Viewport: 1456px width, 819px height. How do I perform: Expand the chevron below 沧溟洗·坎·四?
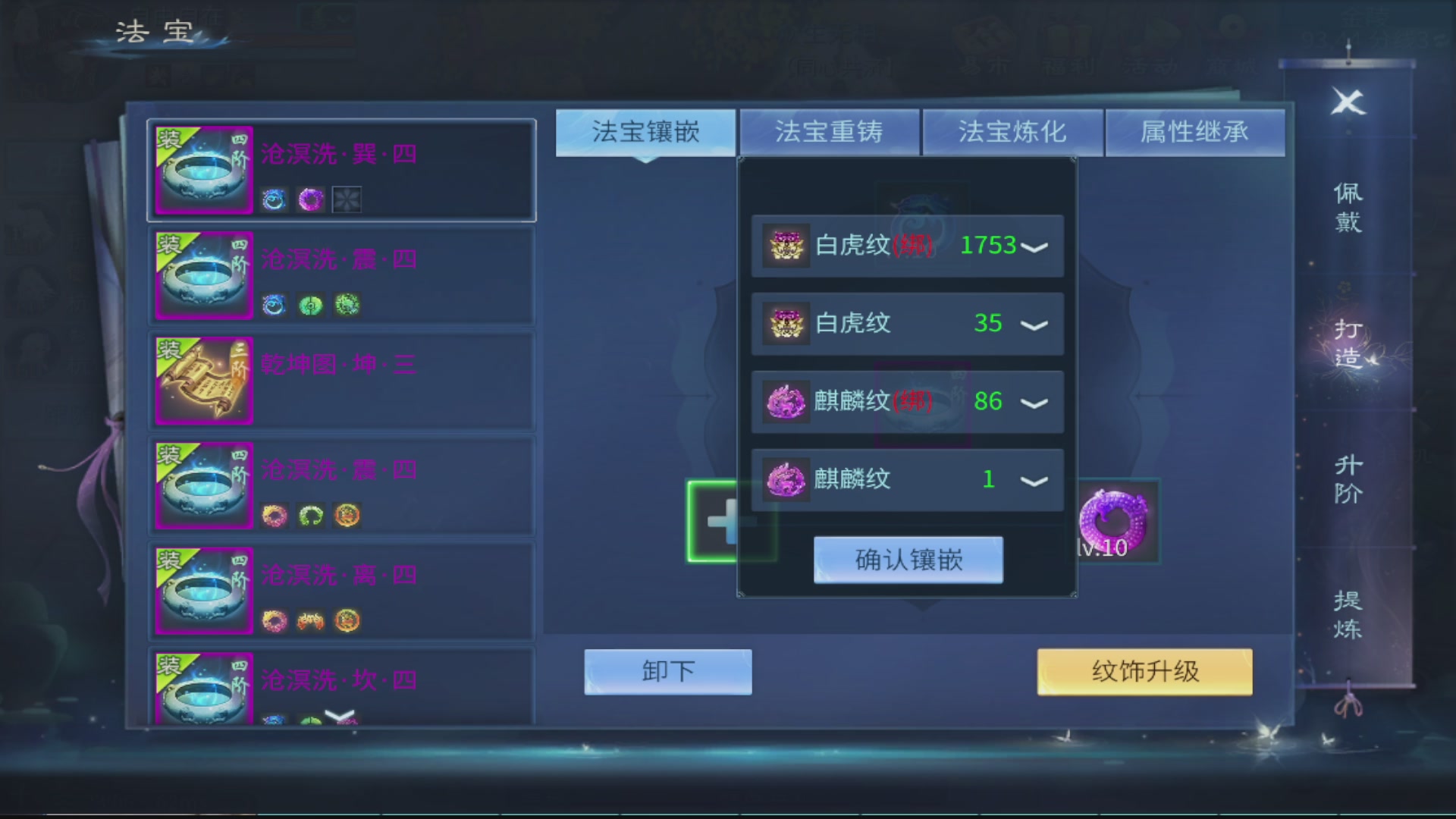point(340,714)
